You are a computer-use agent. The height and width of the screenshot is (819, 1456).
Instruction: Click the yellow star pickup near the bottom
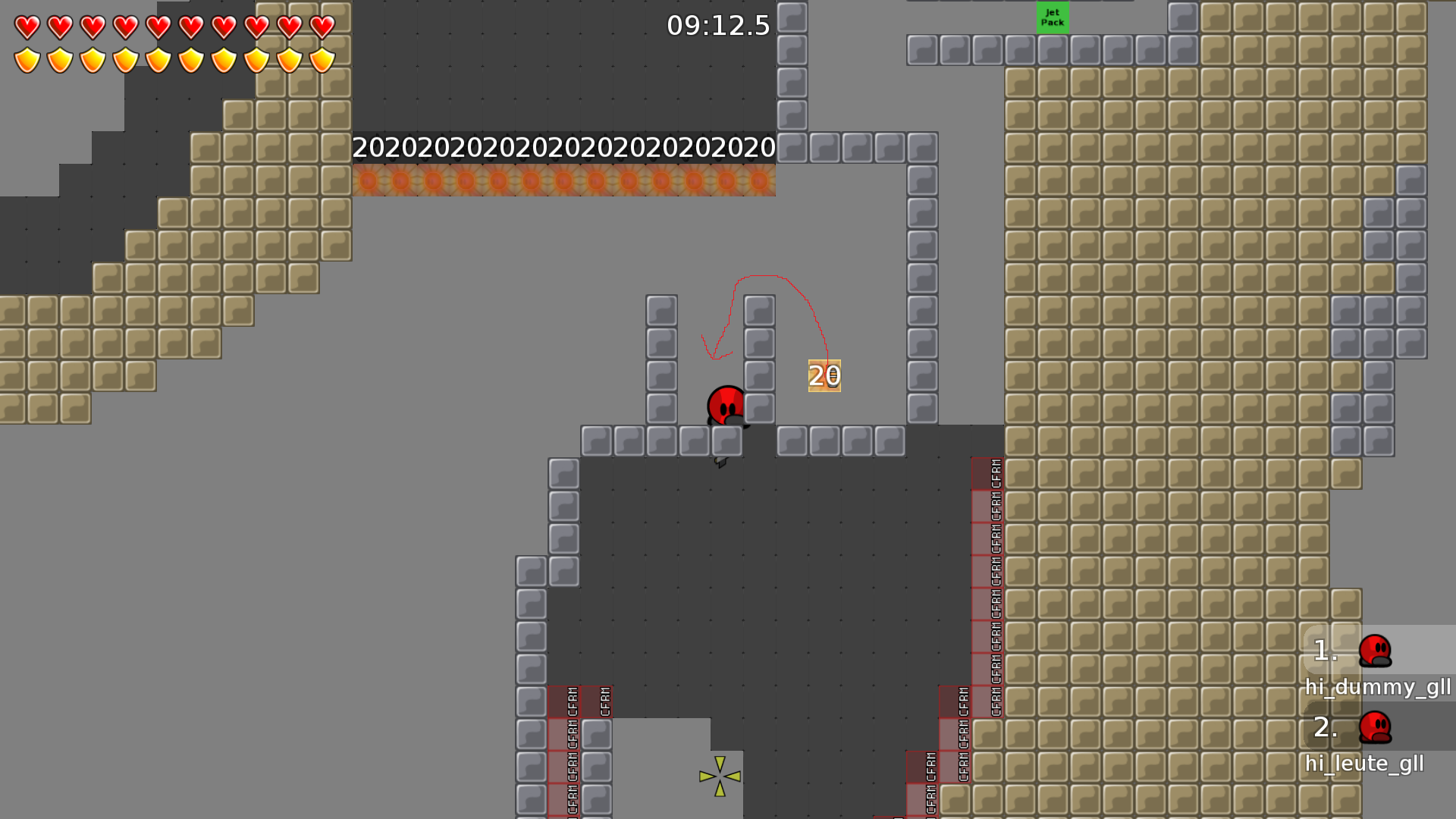click(719, 777)
